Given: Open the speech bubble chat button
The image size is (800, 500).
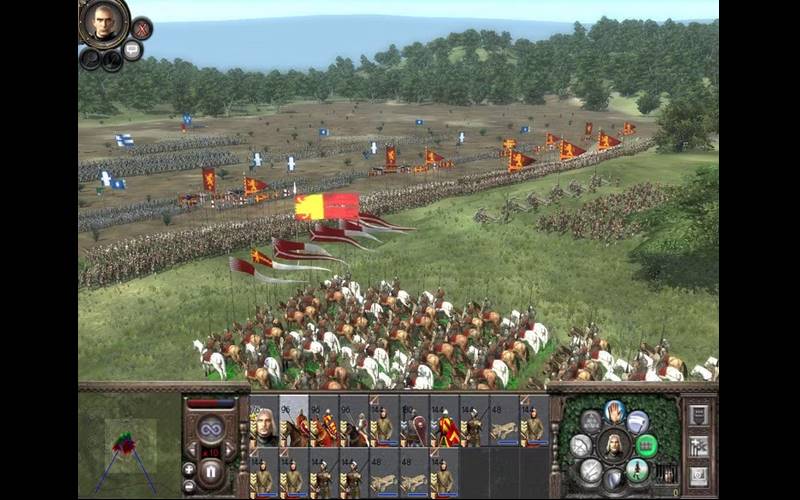Looking at the screenshot, I should click(132, 50).
